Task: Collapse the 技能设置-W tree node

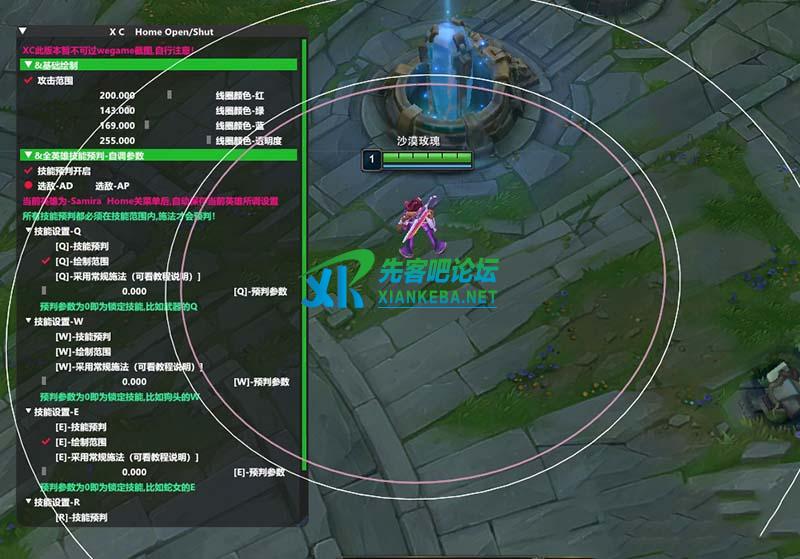Action: pos(28,322)
